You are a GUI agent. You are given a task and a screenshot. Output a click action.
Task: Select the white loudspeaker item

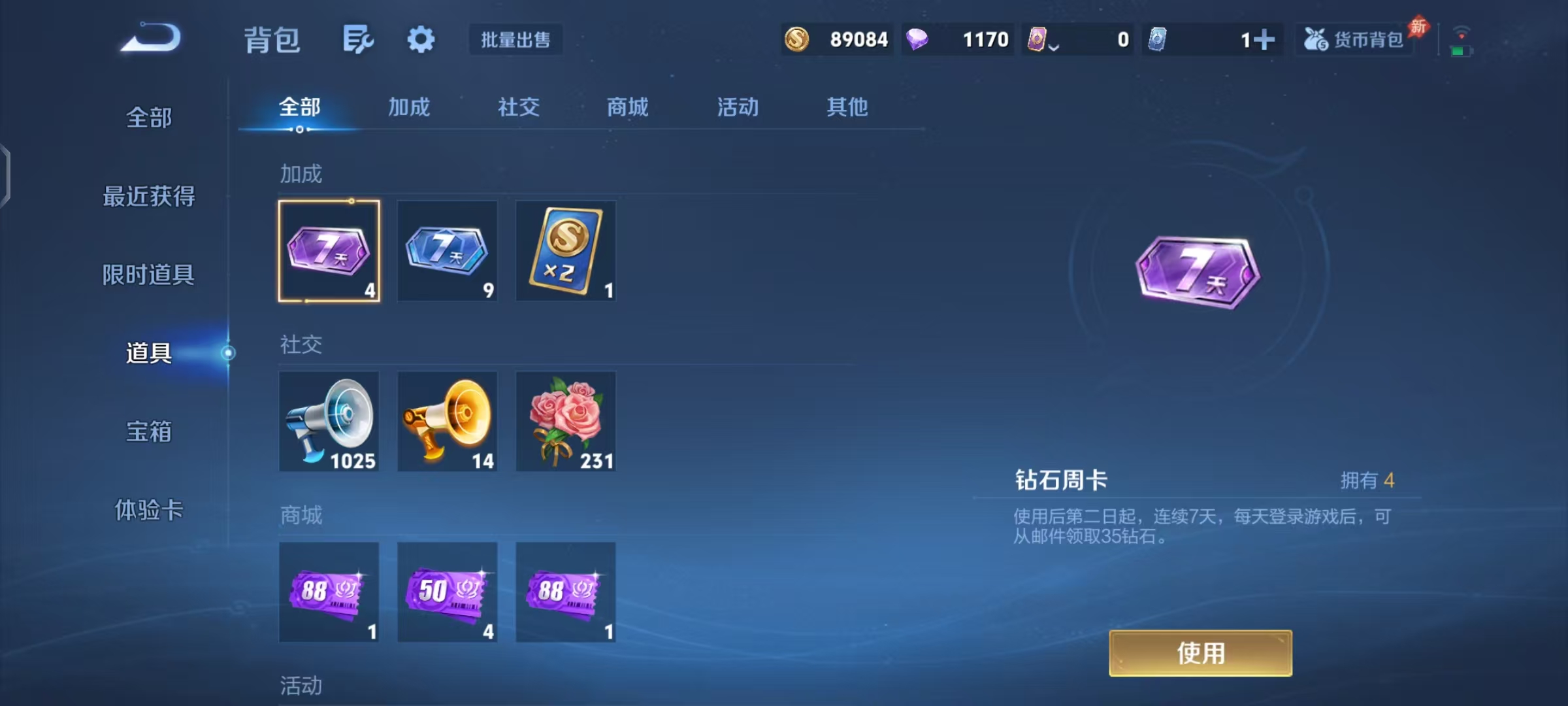(329, 421)
